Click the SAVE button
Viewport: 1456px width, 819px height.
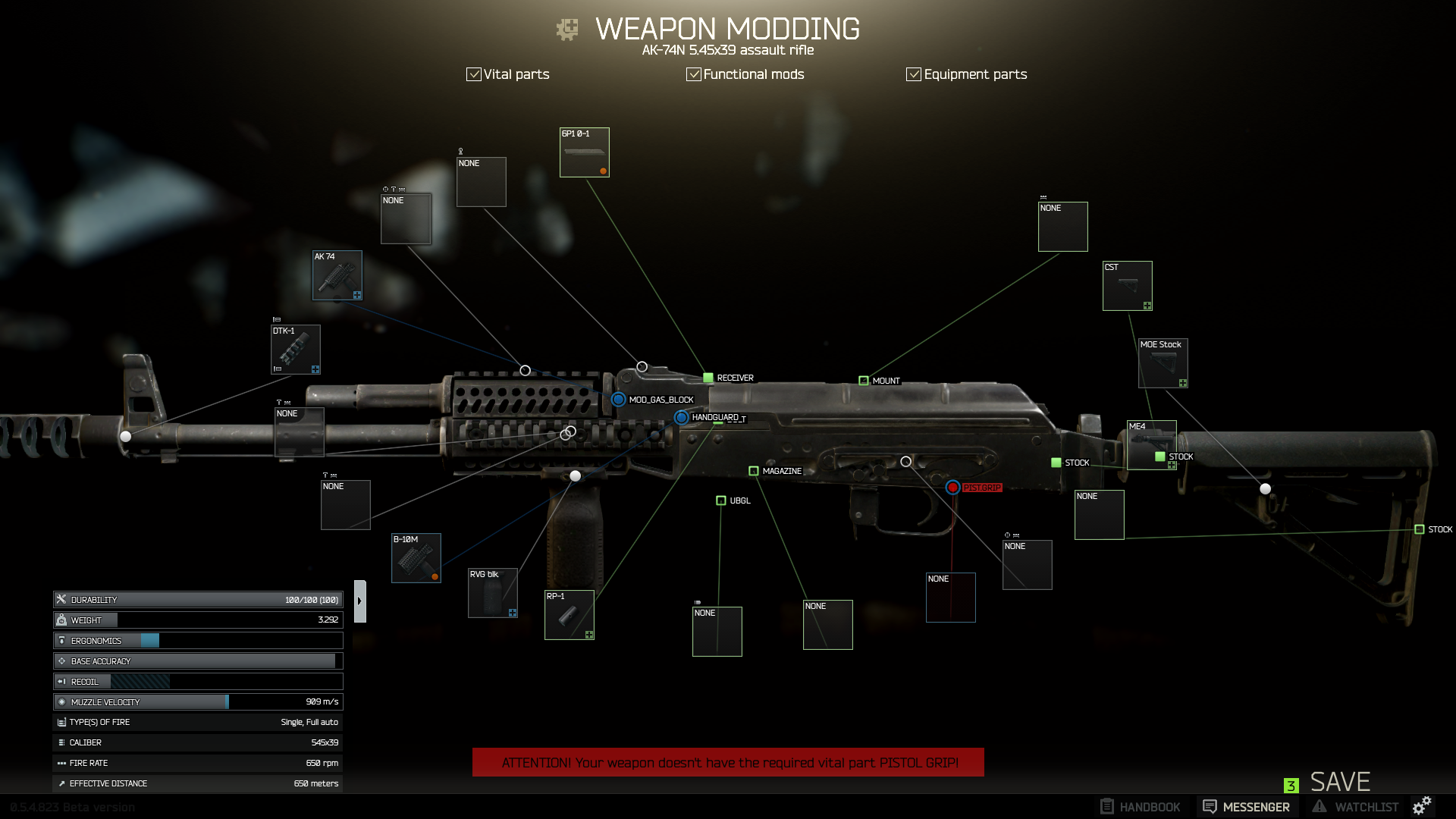click(1339, 781)
